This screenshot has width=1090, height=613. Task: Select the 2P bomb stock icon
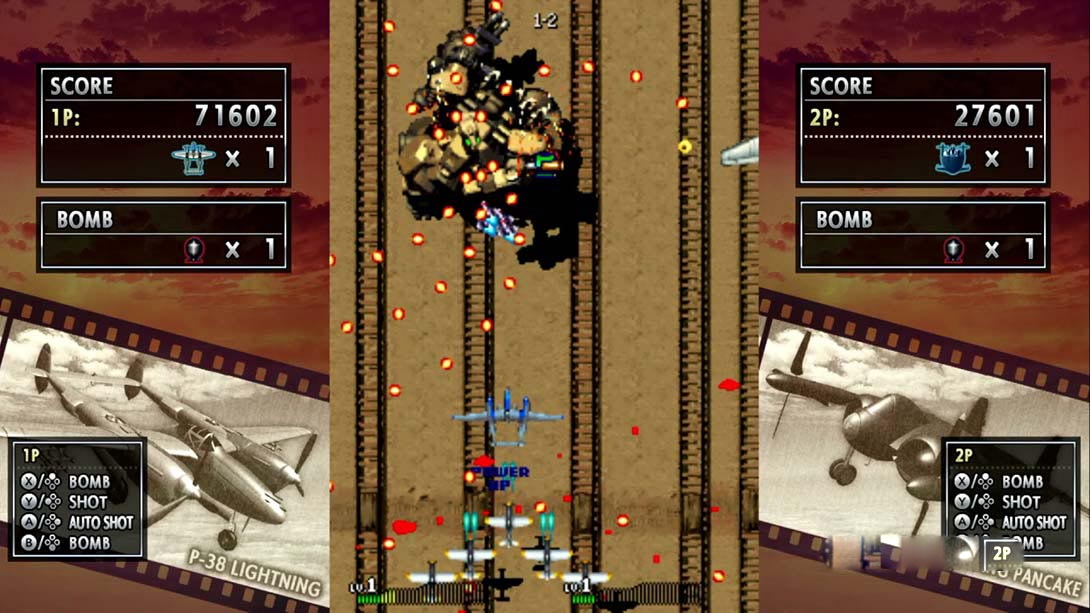953,249
